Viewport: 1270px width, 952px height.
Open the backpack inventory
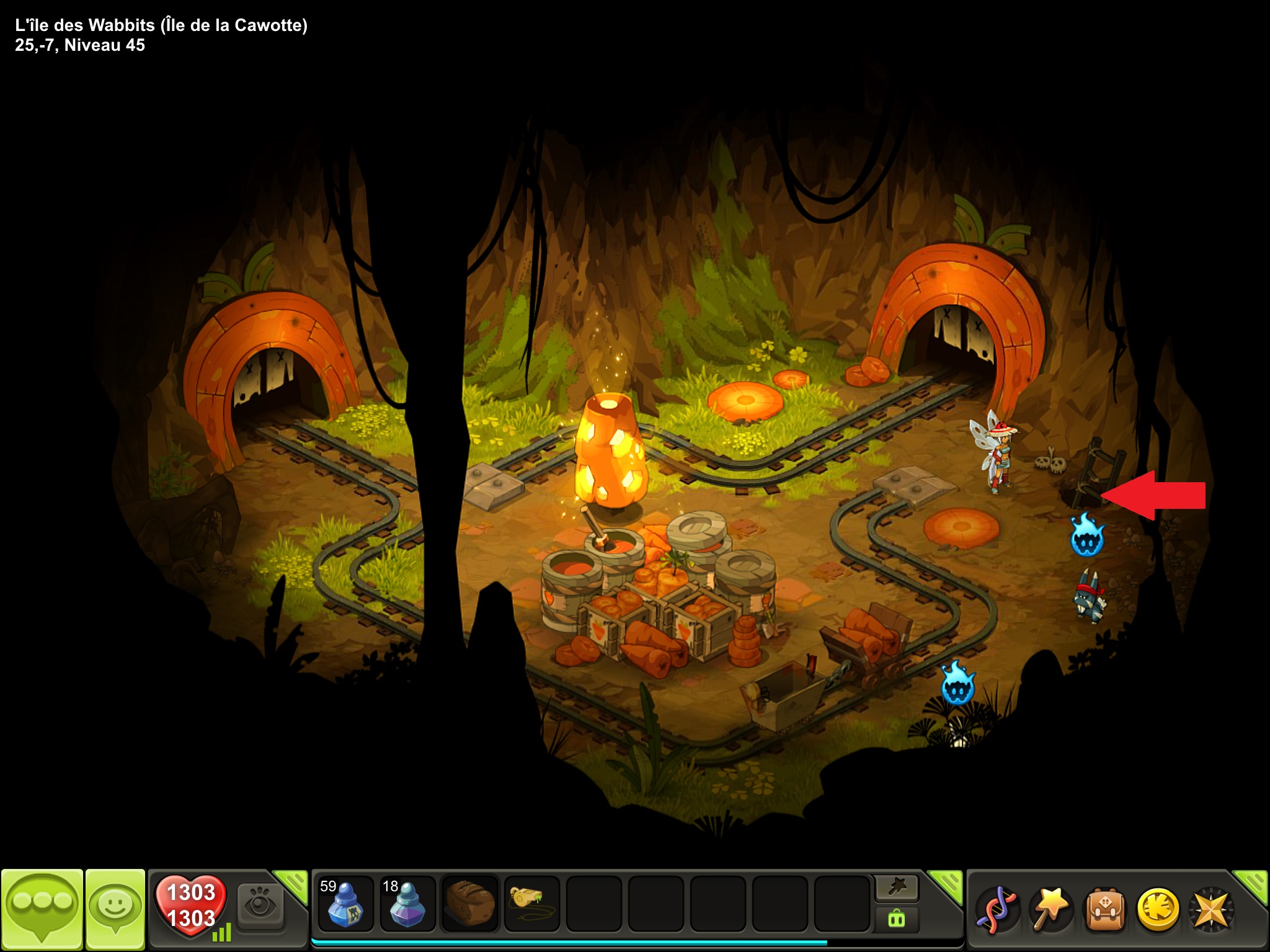[1103, 909]
